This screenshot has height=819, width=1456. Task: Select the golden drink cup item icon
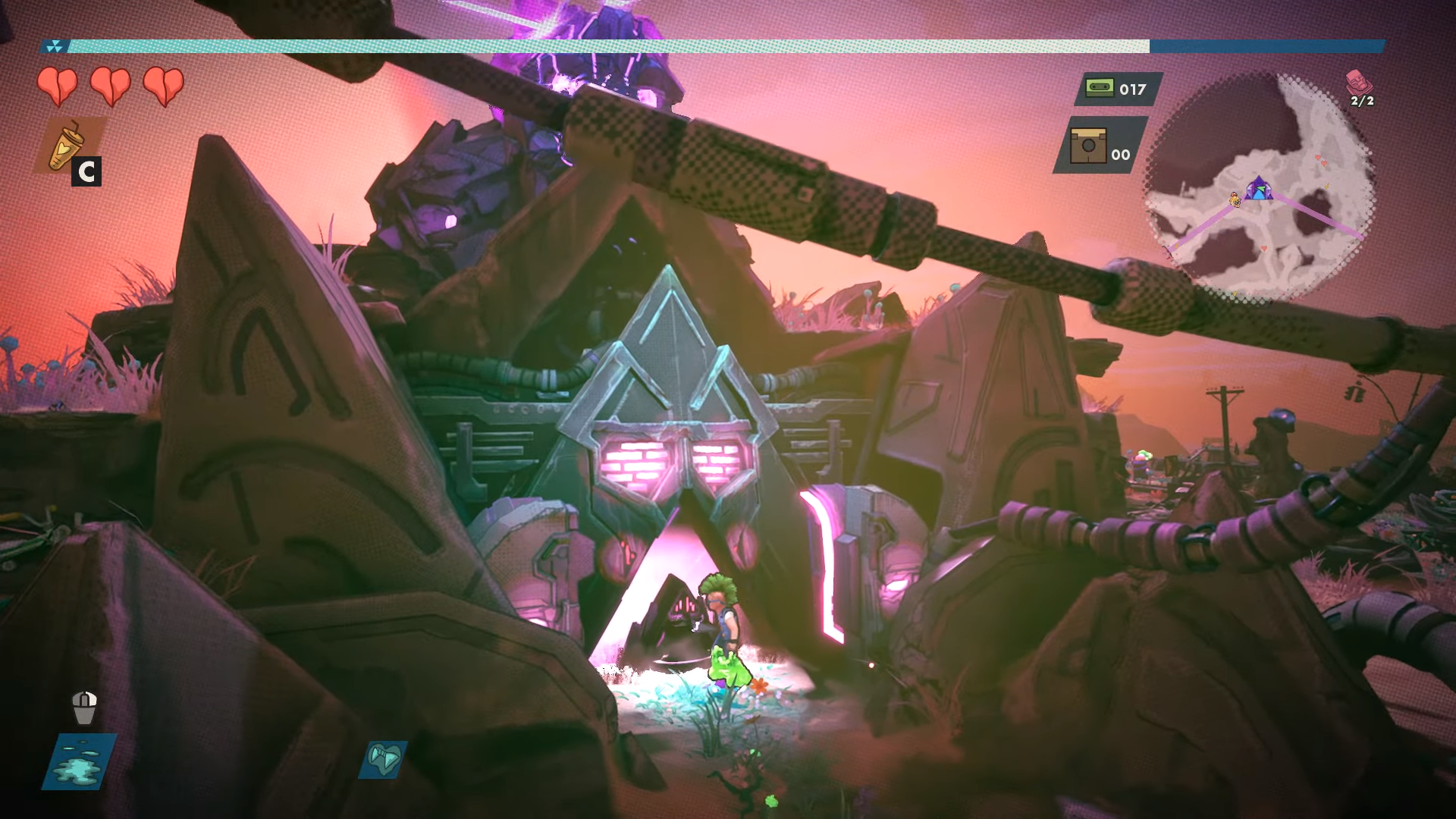point(66,145)
